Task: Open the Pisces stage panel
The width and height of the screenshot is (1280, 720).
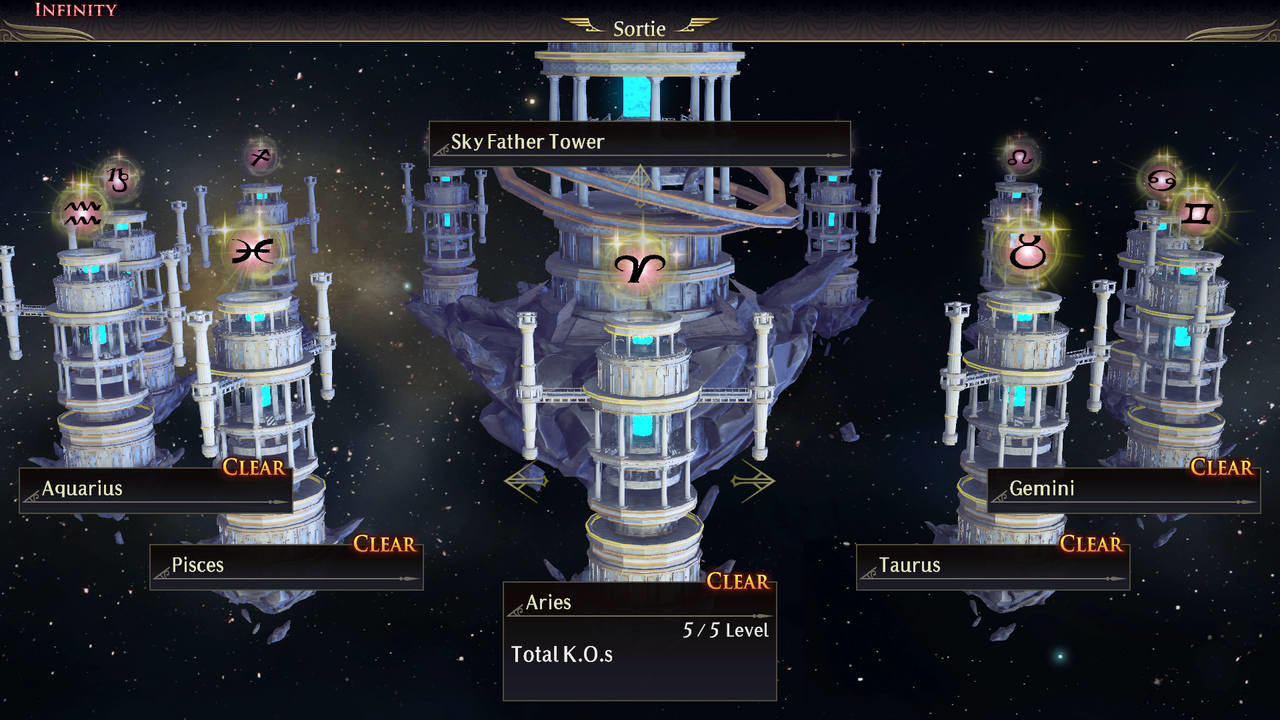Action: coord(286,565)
